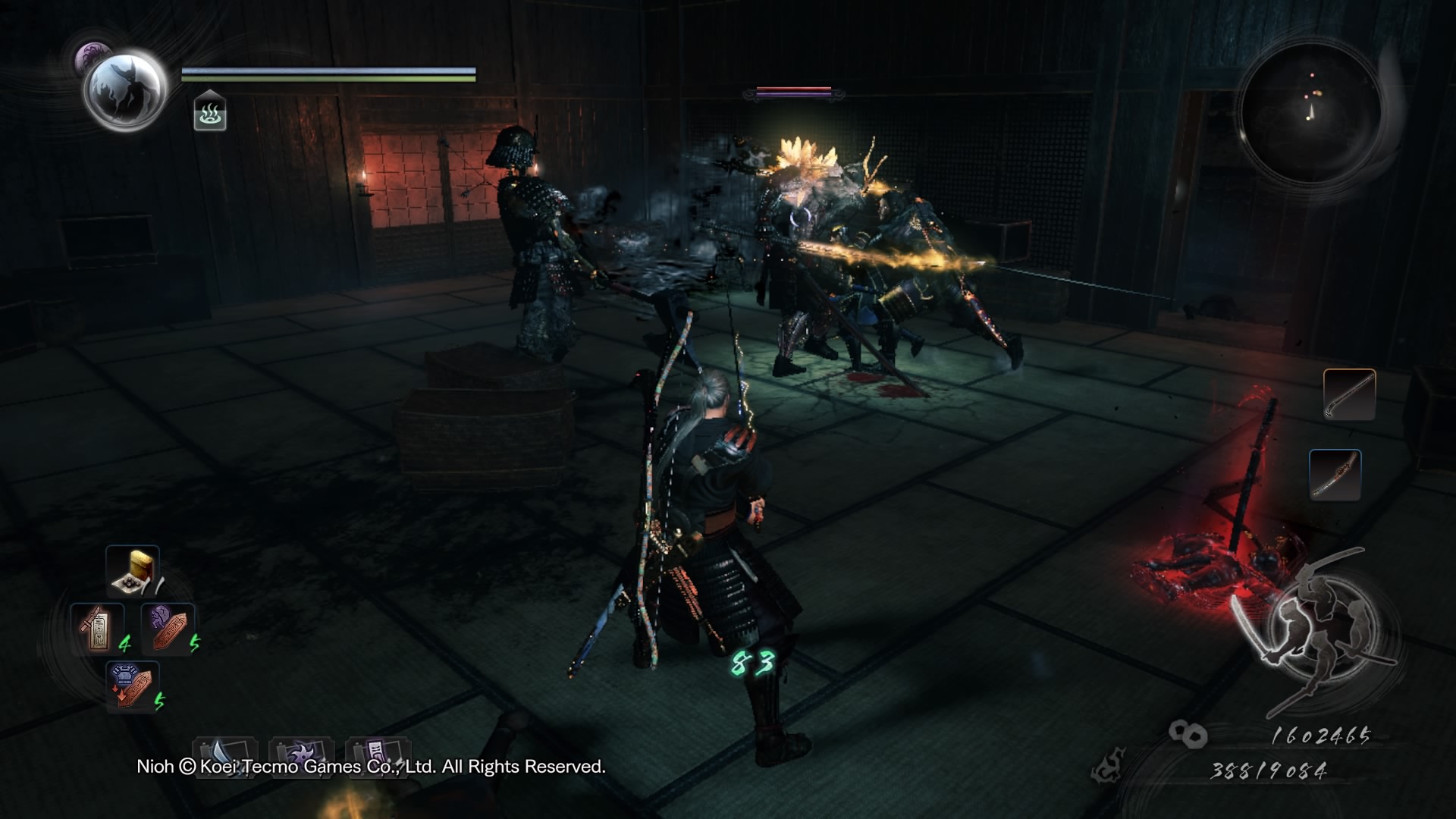1456x819 pixels.
Task: Choose the paper talisman magic scroll
Action: click(x=378, y=753)
